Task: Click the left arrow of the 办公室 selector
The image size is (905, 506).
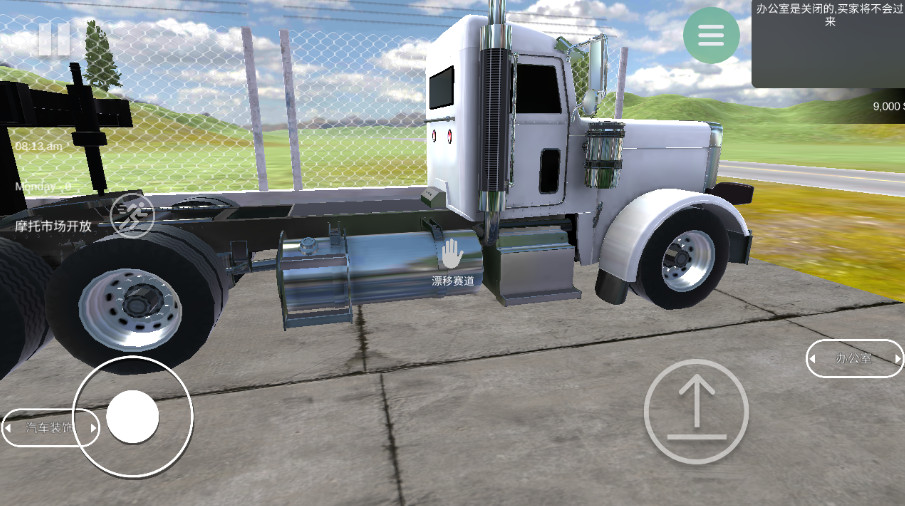Action: coord(813,358)
